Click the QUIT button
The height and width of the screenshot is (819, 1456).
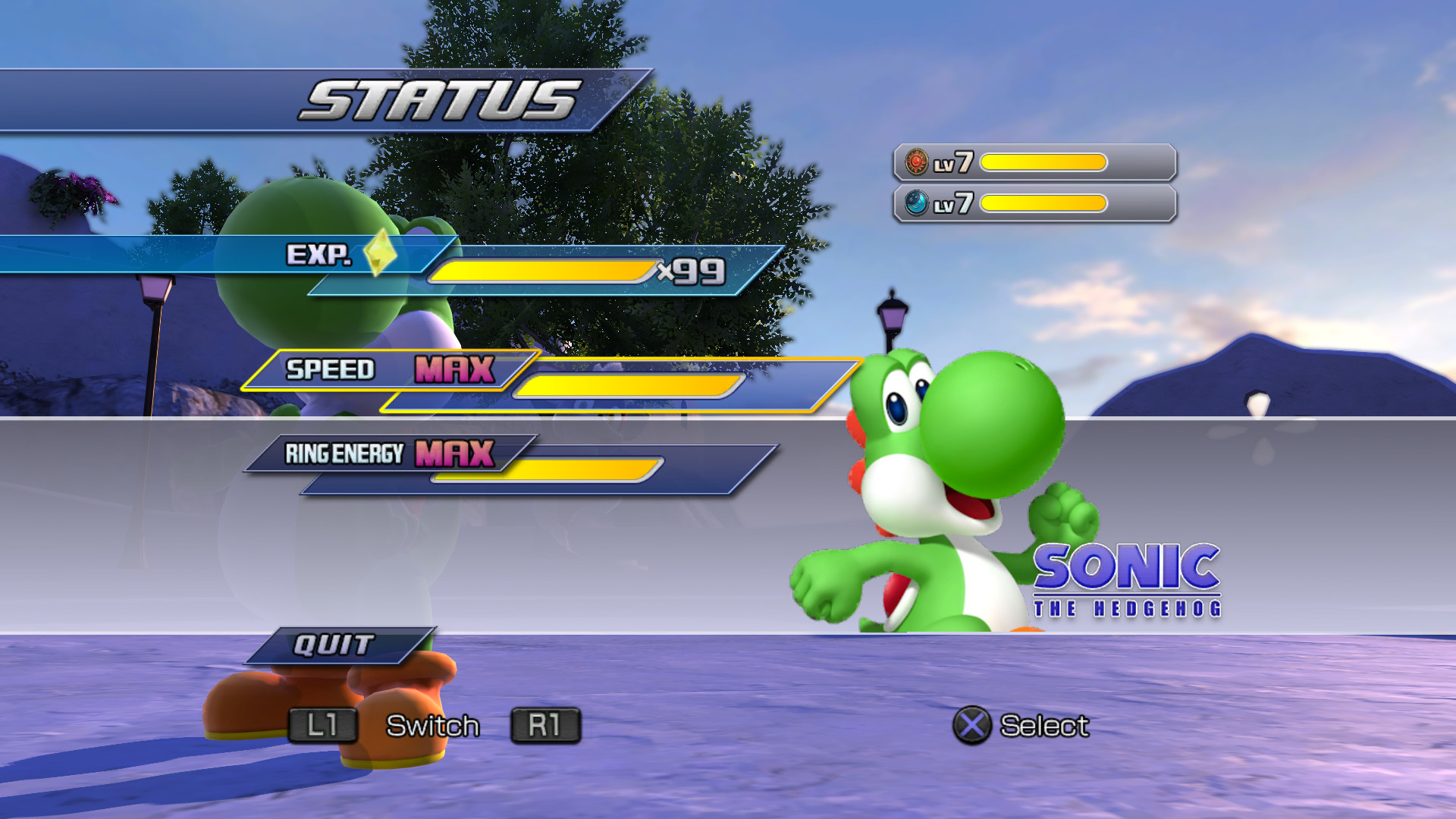click(334, 645)
